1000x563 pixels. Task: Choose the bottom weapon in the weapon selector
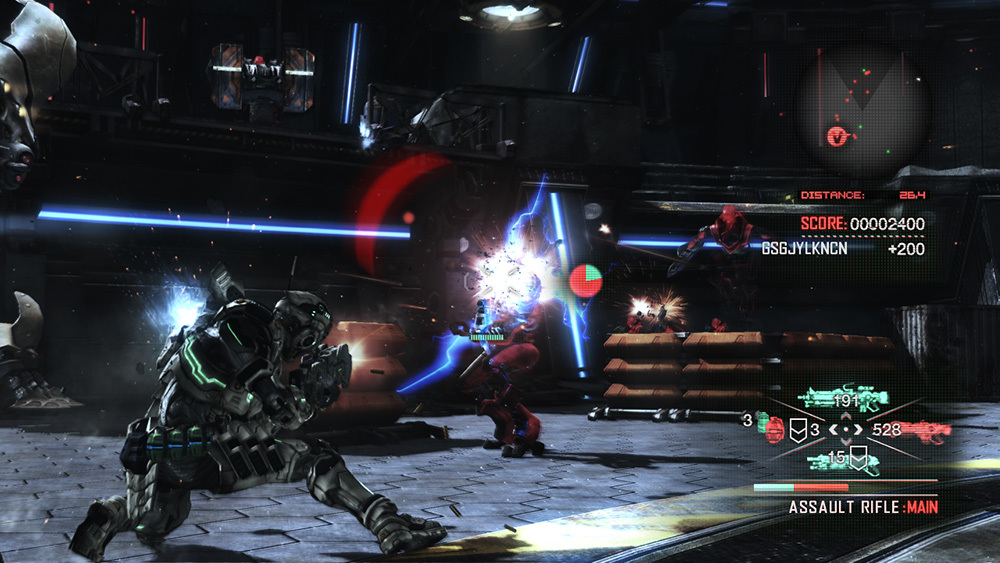pyautogui.click(x=845, y=461)
